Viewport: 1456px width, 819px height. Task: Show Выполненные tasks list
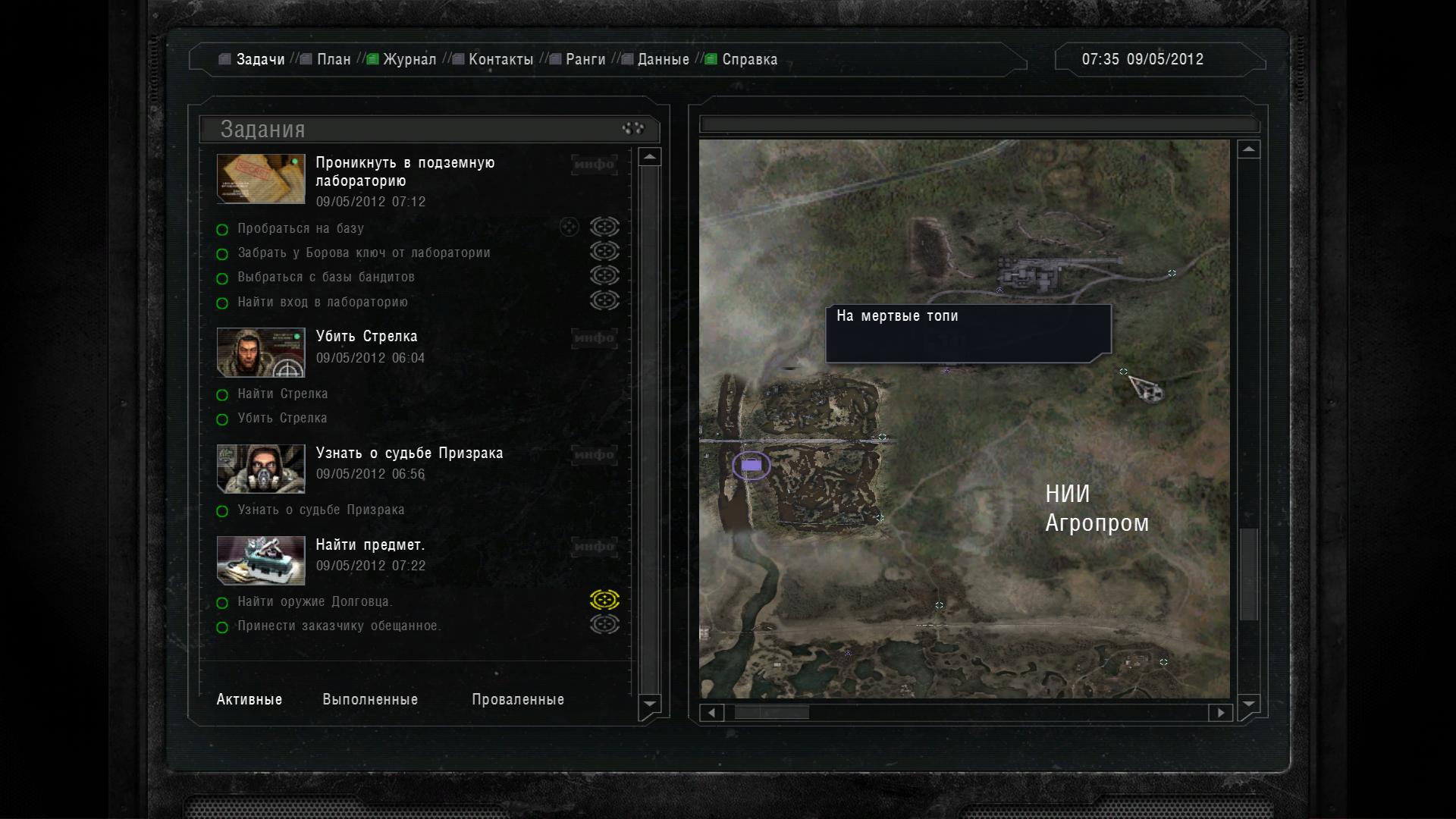[370, 699]
